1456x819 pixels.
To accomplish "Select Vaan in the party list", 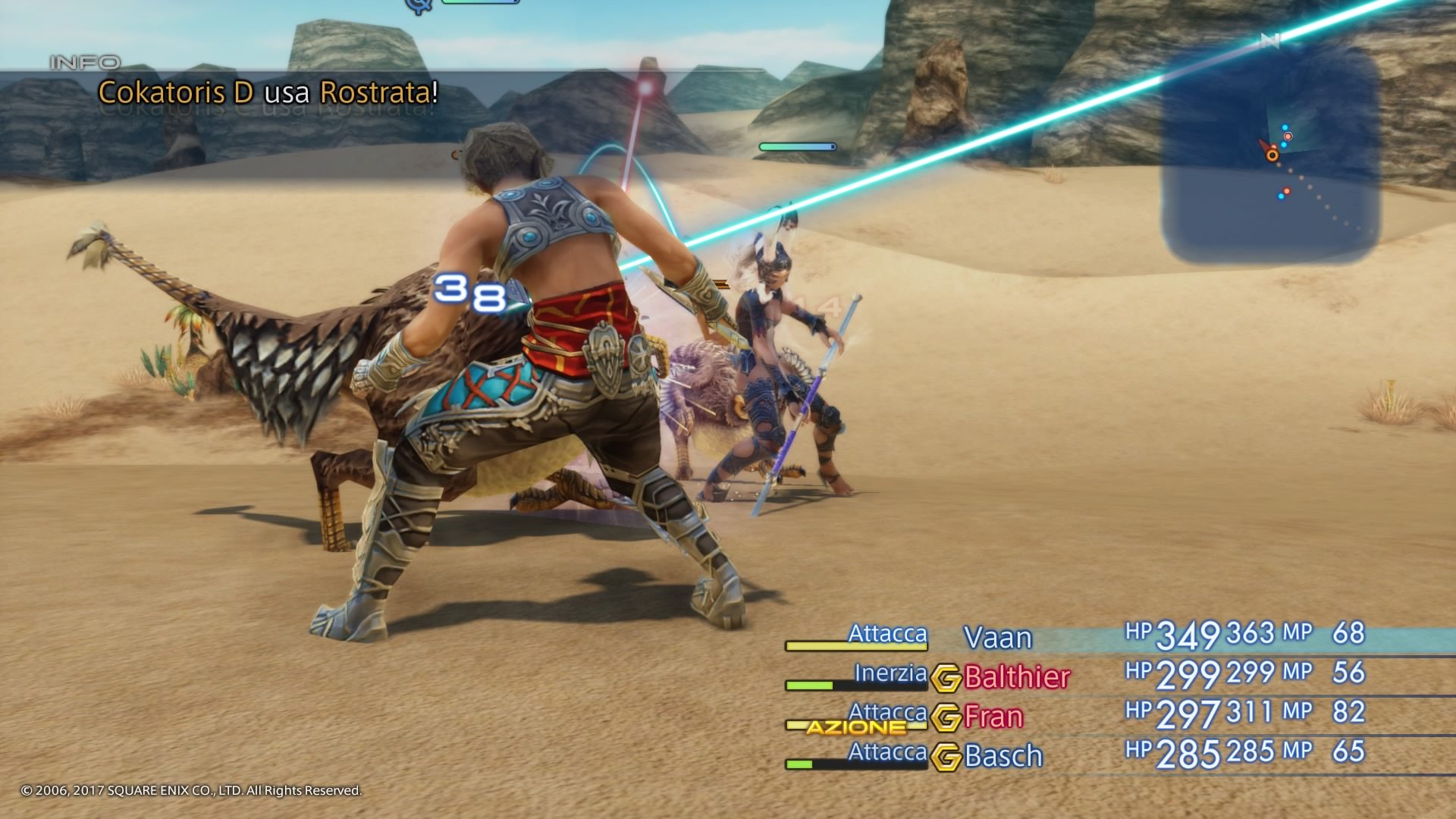I will (x=997, y=638).
